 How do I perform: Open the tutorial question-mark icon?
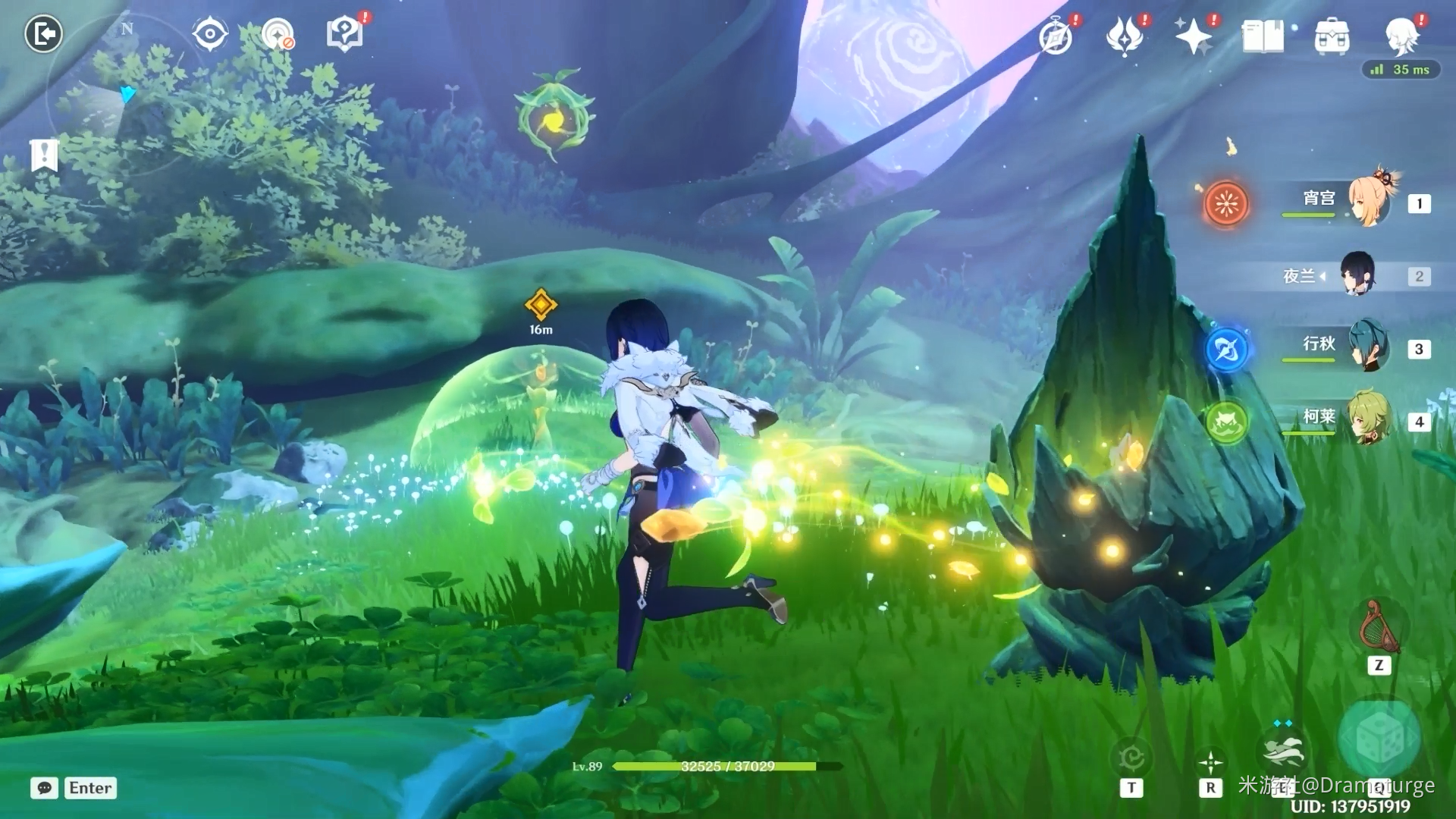[x=345, y=34]
